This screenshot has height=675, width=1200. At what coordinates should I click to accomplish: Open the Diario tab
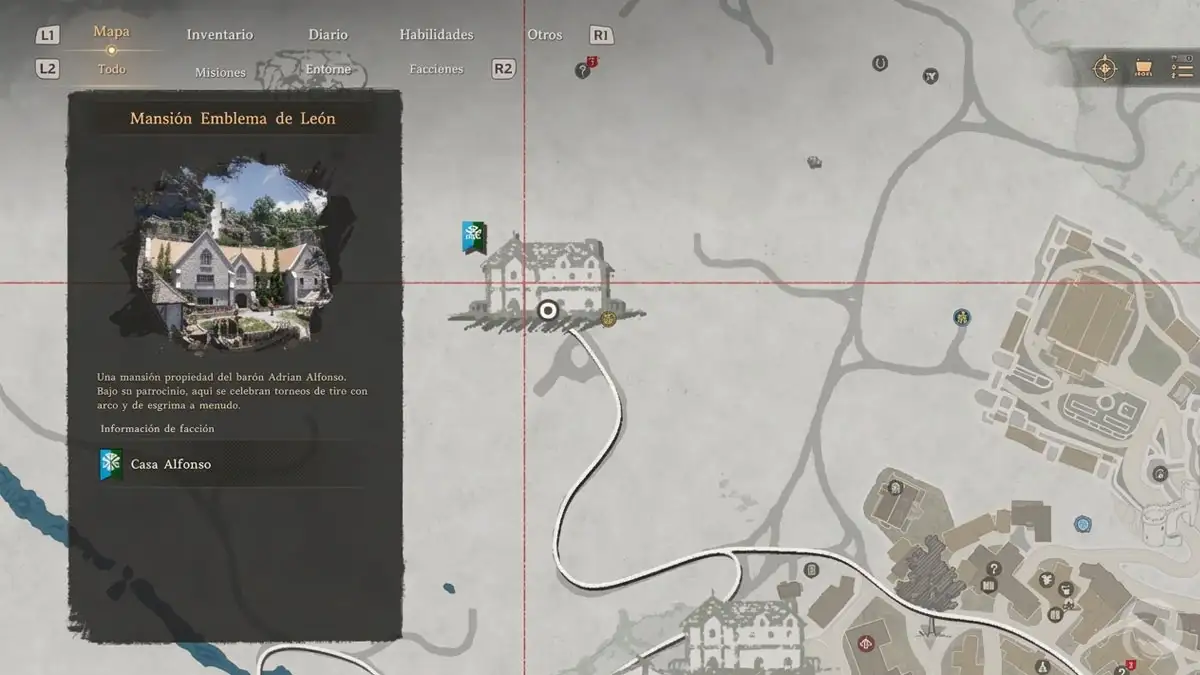(x=328, y=35)
